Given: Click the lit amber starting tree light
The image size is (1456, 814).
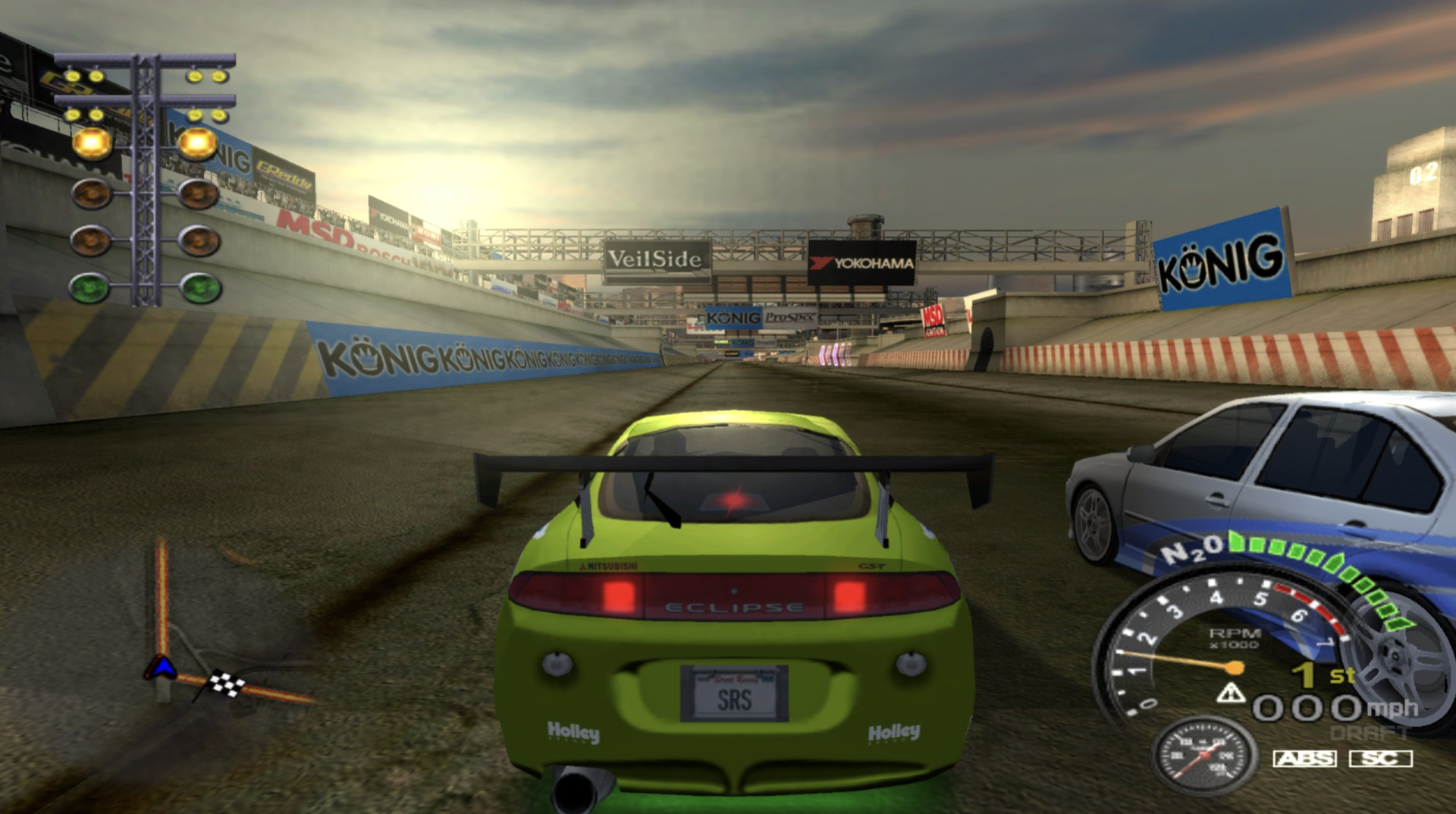Looking at the screenshot, I should coord(93,143).
